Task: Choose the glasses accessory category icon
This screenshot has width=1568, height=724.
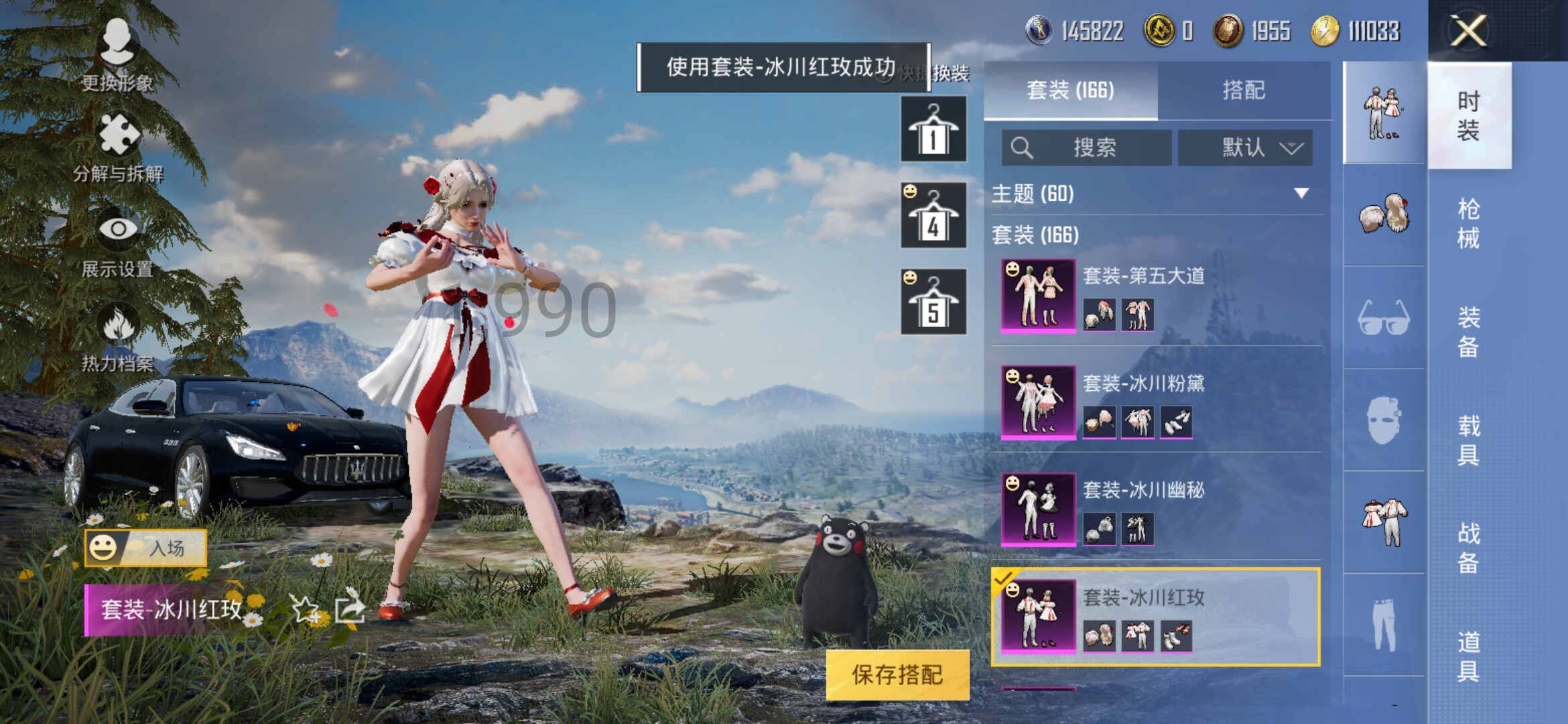Action: 1384,318
